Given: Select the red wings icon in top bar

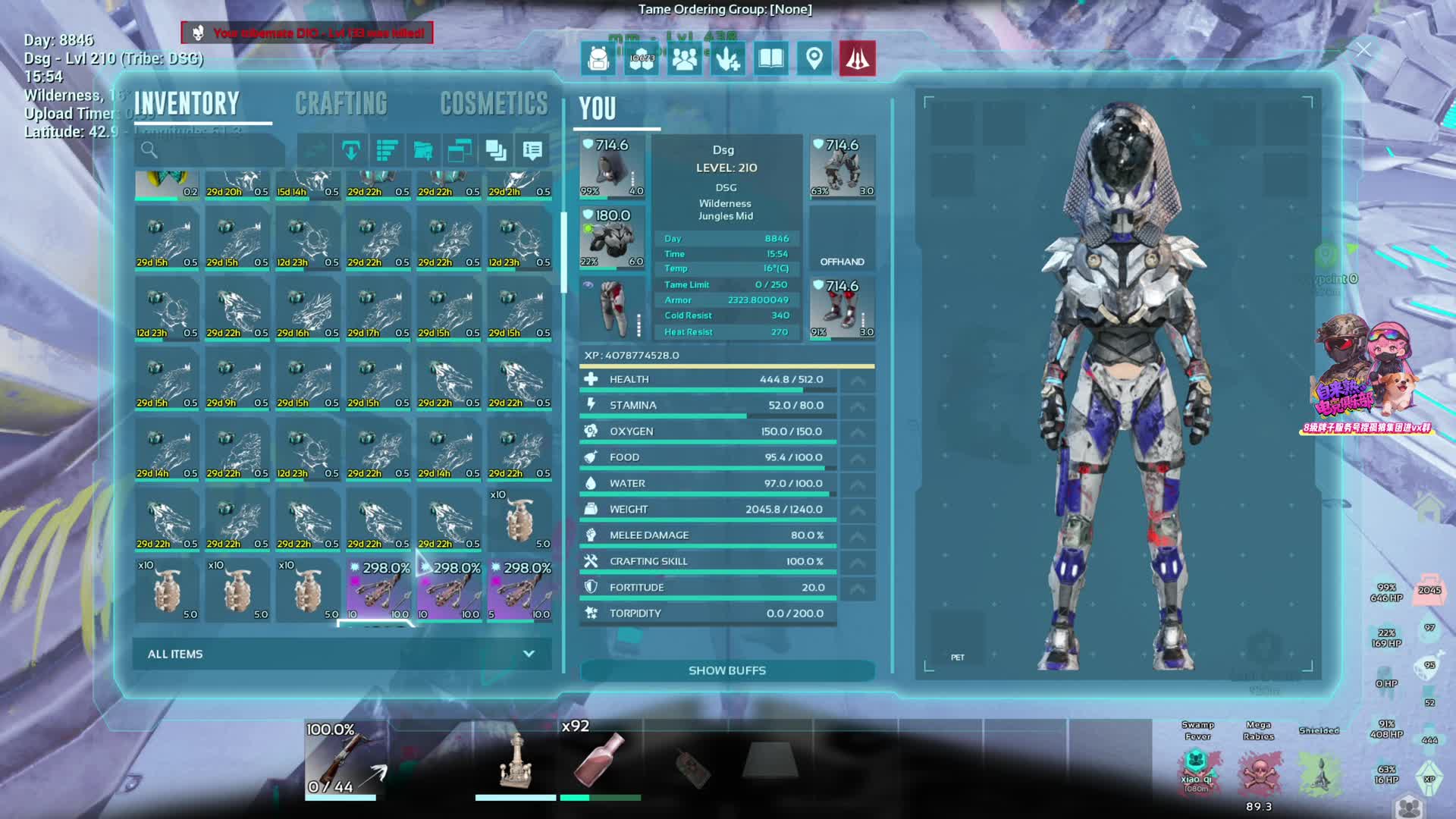Looking at the screenshot, I should coord(857,58).
